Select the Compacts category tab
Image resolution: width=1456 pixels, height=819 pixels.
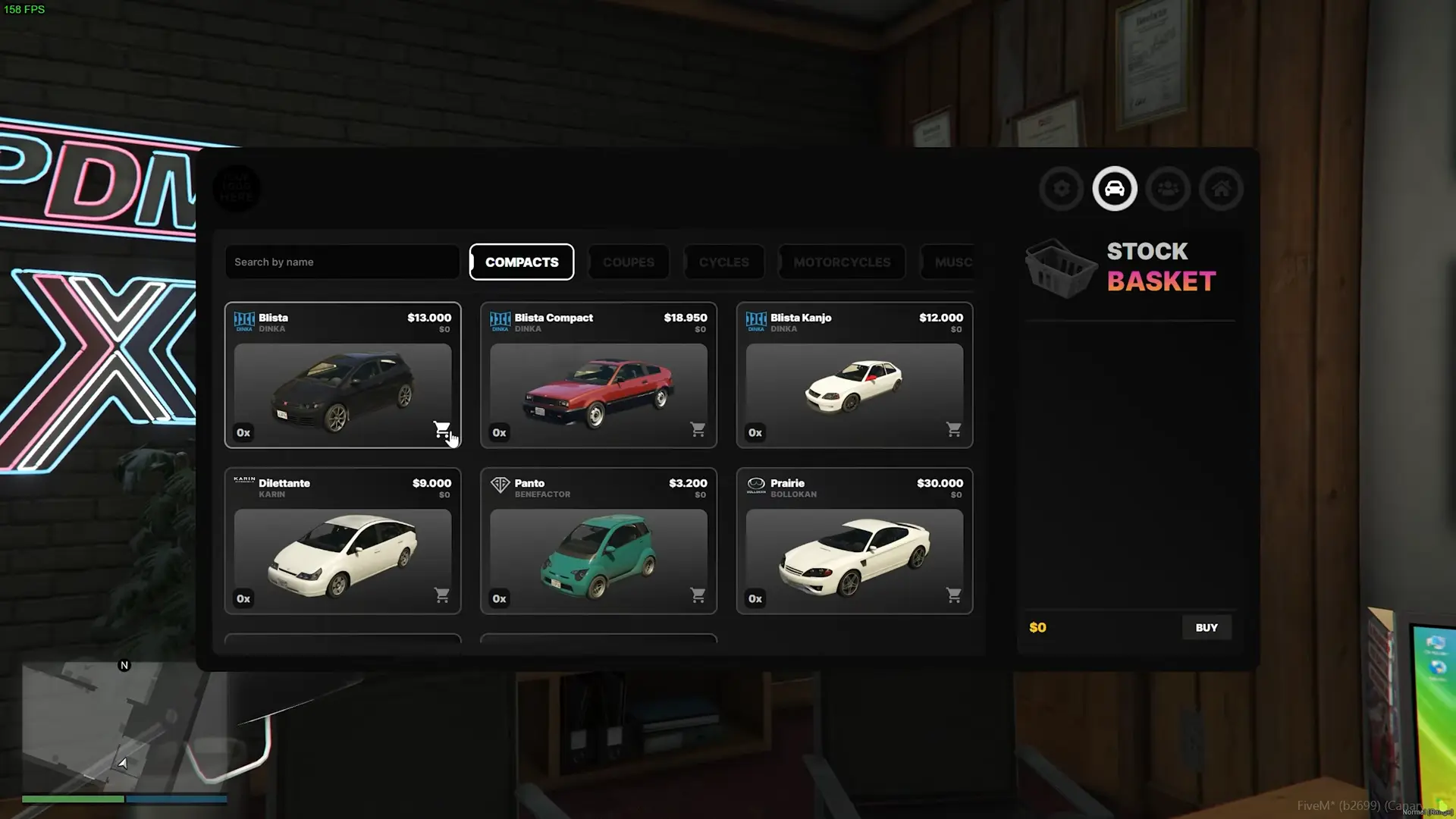(x=522, y=262)
